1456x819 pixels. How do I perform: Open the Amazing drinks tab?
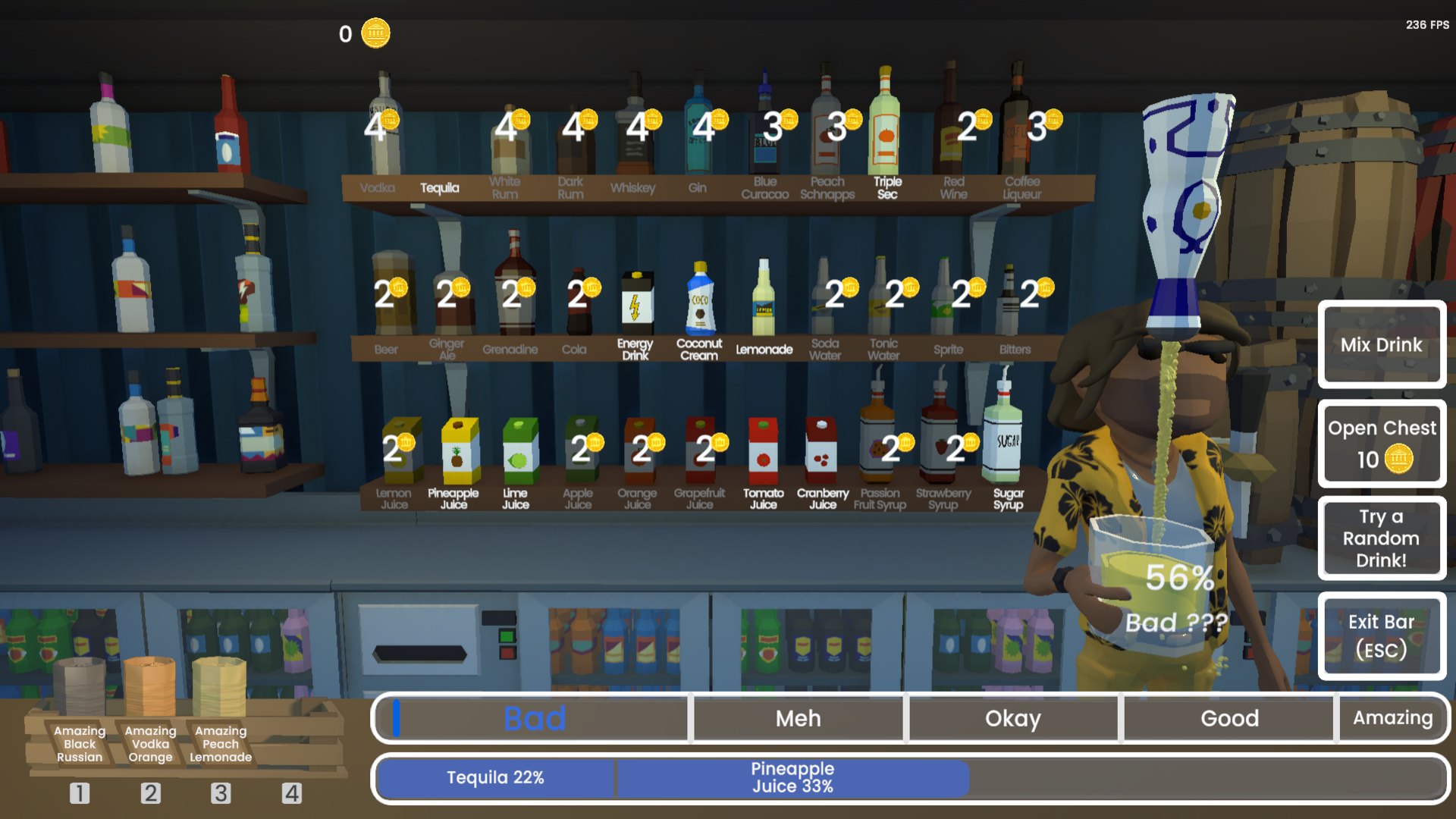(x=1394, y=718)
